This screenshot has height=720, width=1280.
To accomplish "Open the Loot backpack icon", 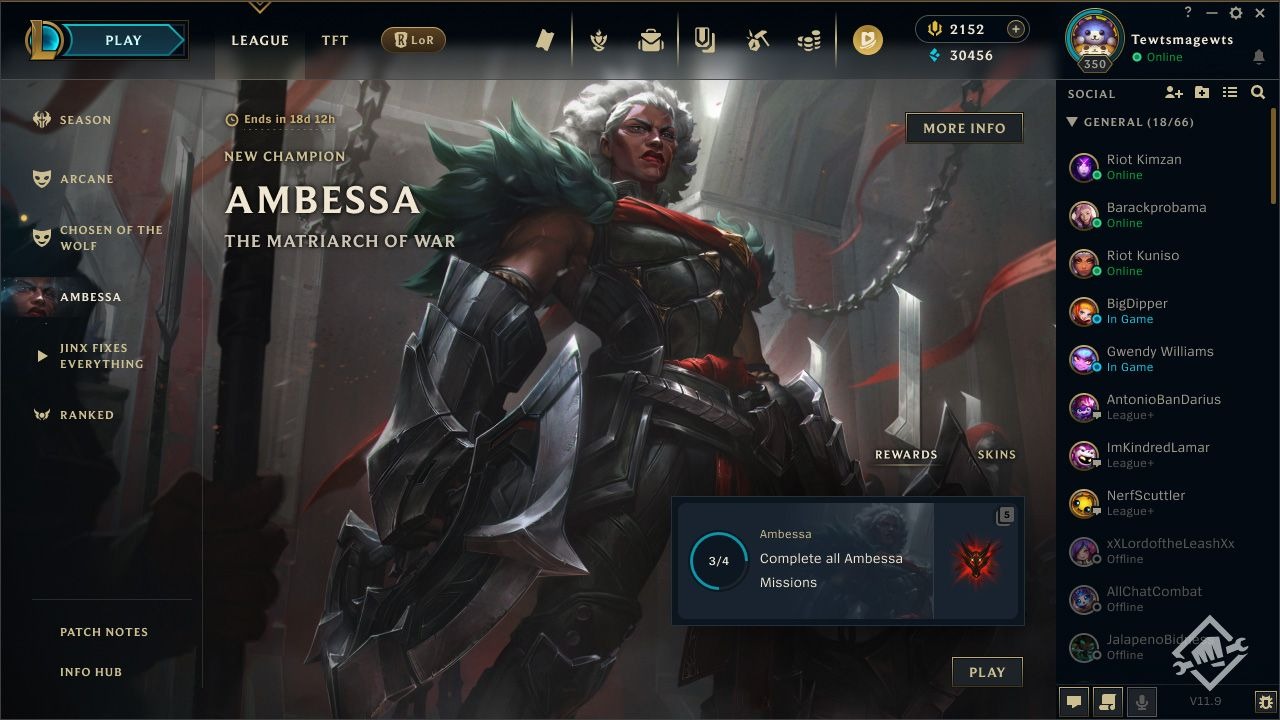I will (650, 38).
